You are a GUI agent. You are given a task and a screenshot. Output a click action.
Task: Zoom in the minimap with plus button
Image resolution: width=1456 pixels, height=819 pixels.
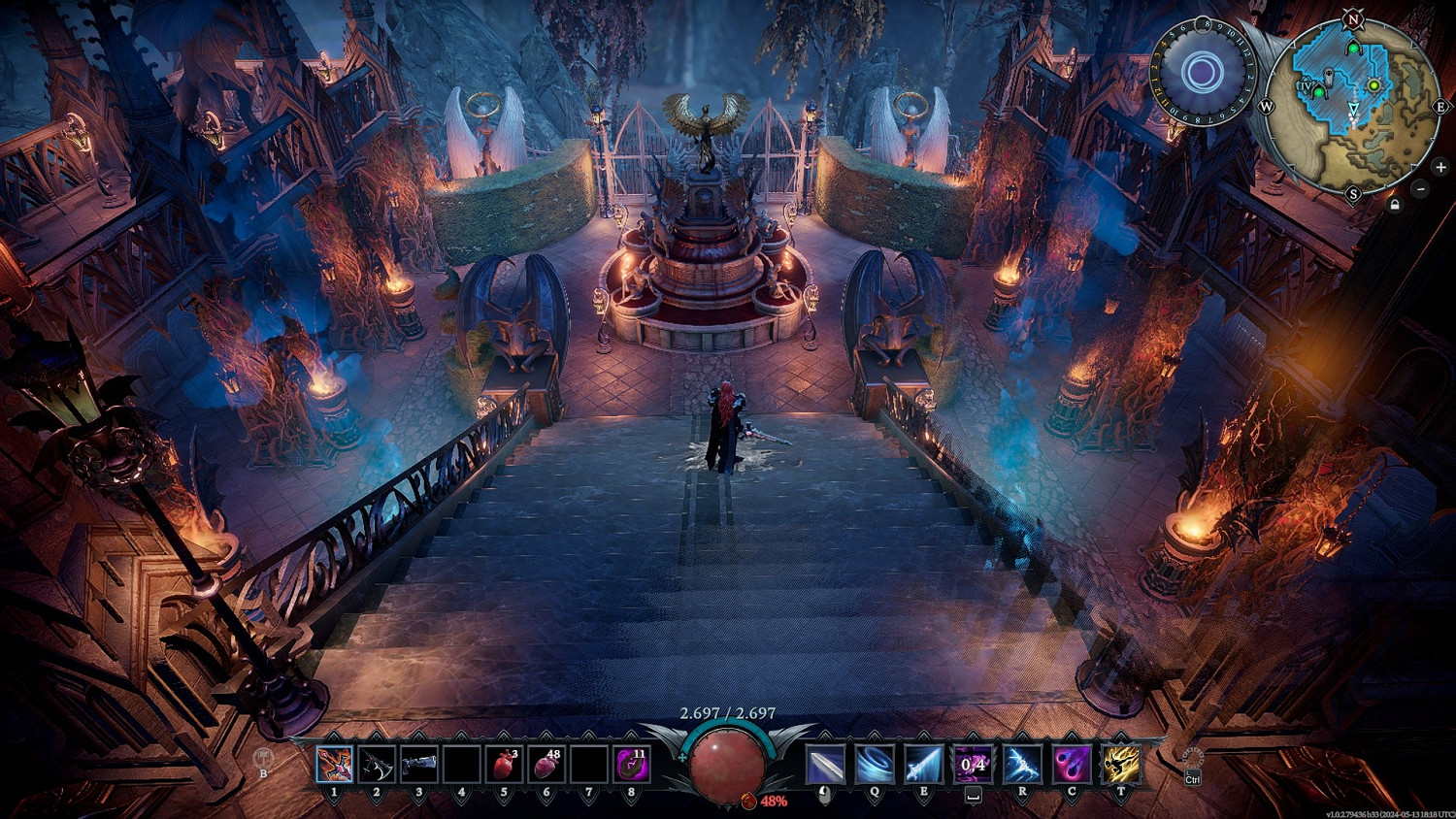coord(1440,167)
